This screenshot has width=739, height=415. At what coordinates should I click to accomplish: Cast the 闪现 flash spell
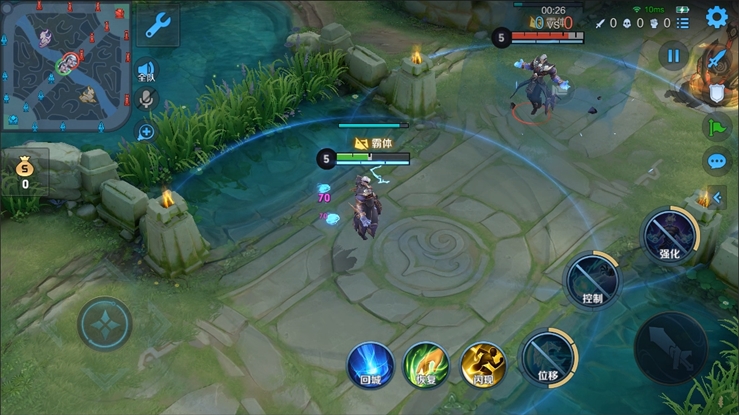(482, 363)
